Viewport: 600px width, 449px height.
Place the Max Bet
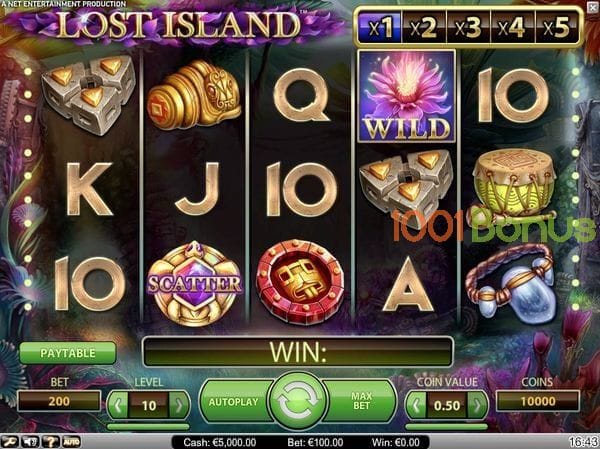pyautogui.click(x=362, y=402)
